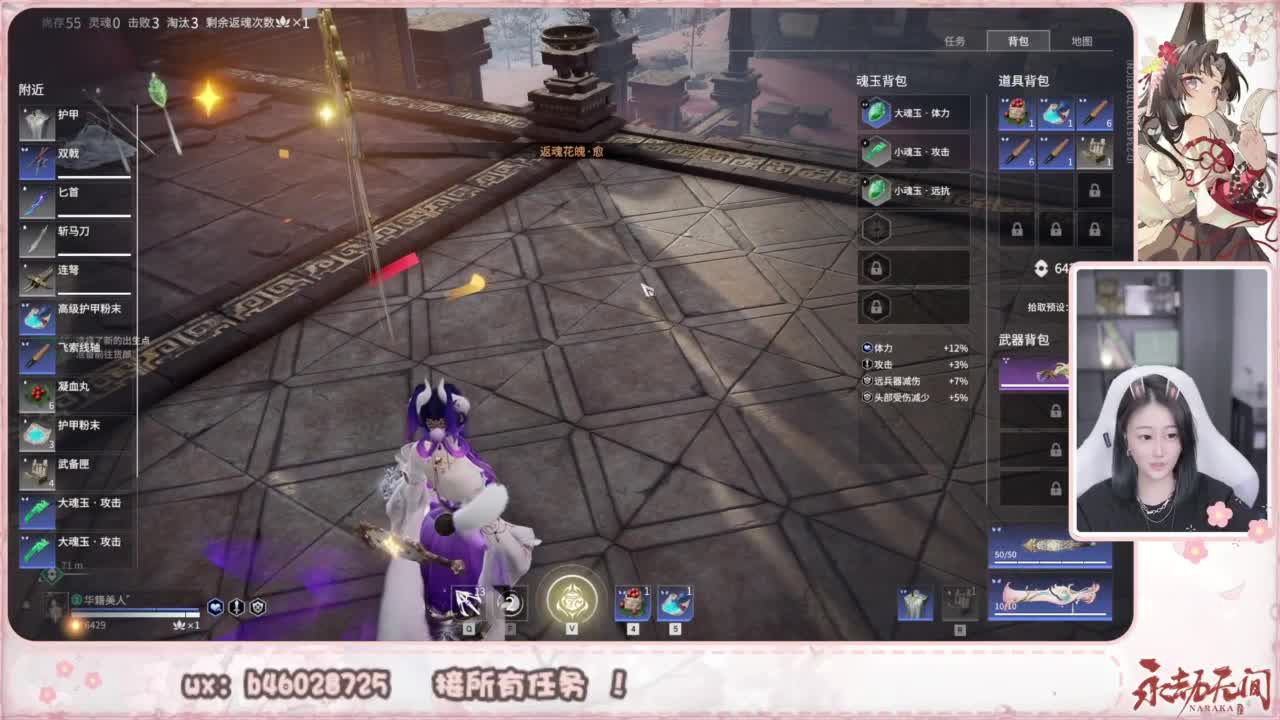Select the 斩马刀 blade in nearby list

37,240
